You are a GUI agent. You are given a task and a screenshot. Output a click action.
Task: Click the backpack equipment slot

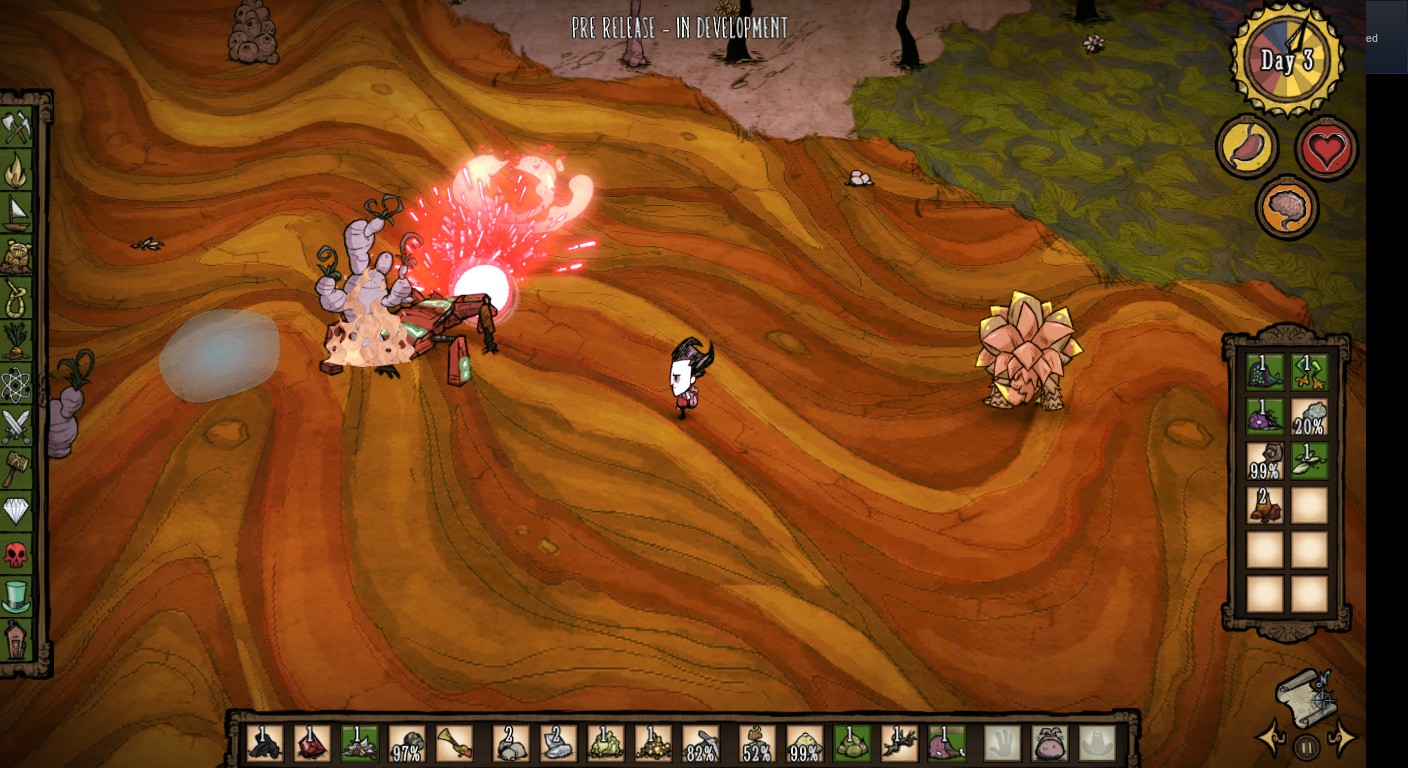(x=1049, y=743)
